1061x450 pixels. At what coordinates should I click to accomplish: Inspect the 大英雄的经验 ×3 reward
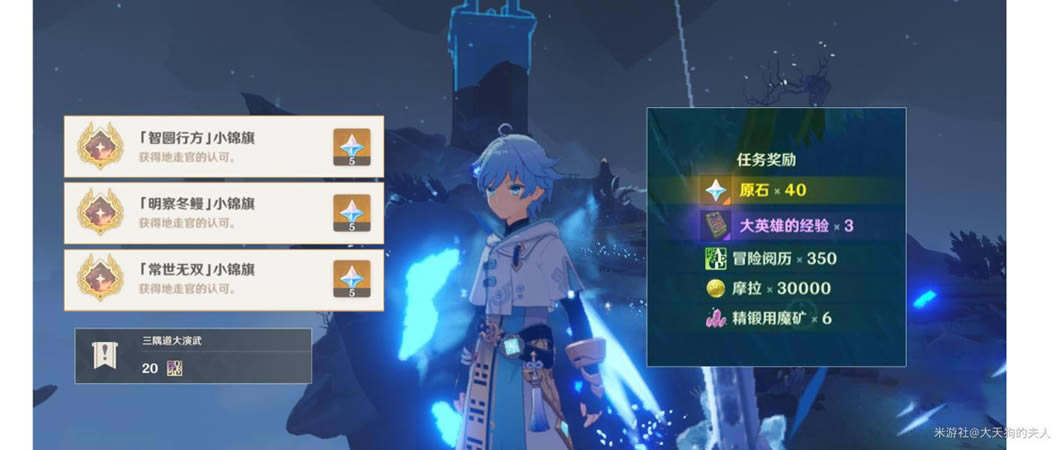775,225
